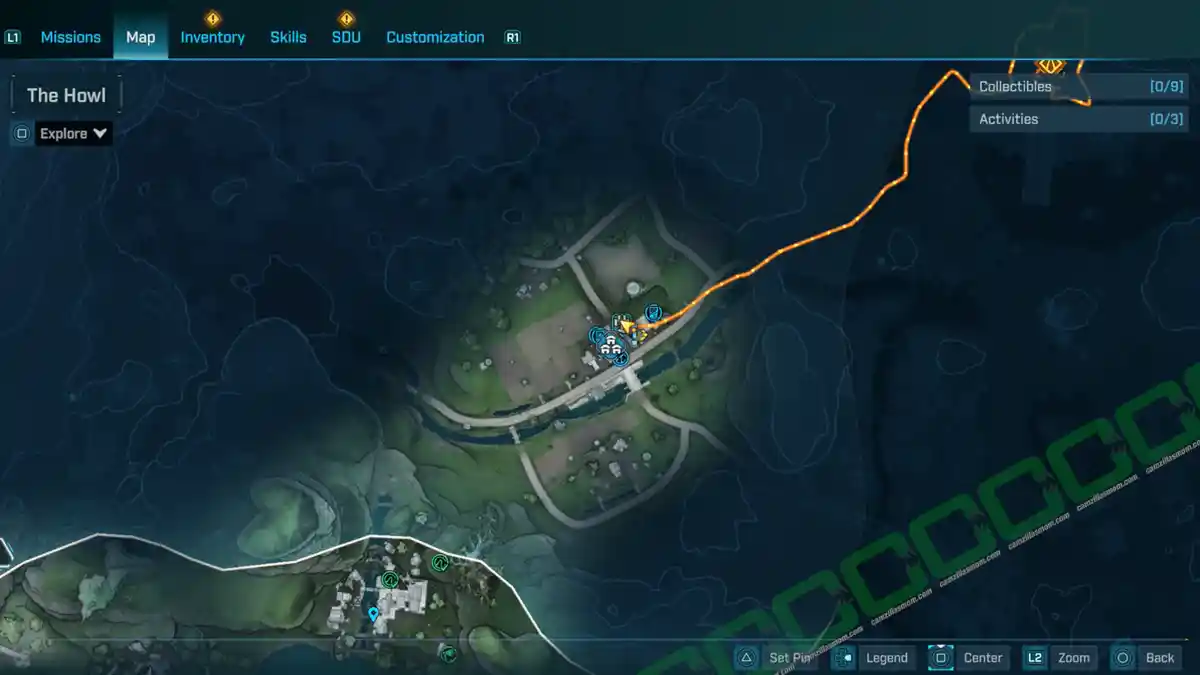The width and height of the screenshot is (1200, 675).
Task: Open the Explore filter dropdown
Action: [74, 133]
